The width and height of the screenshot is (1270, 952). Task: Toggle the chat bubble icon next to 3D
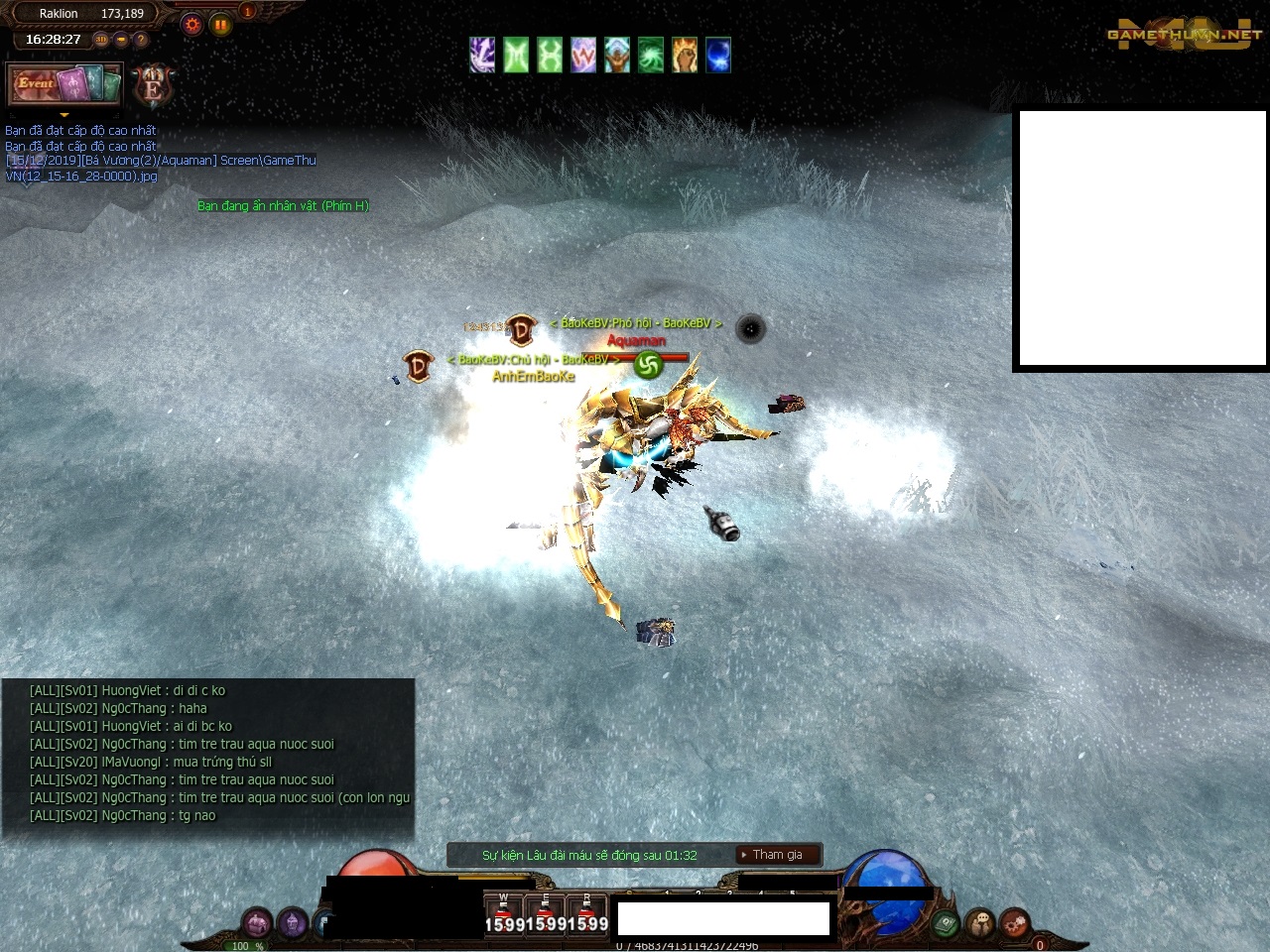121,40
